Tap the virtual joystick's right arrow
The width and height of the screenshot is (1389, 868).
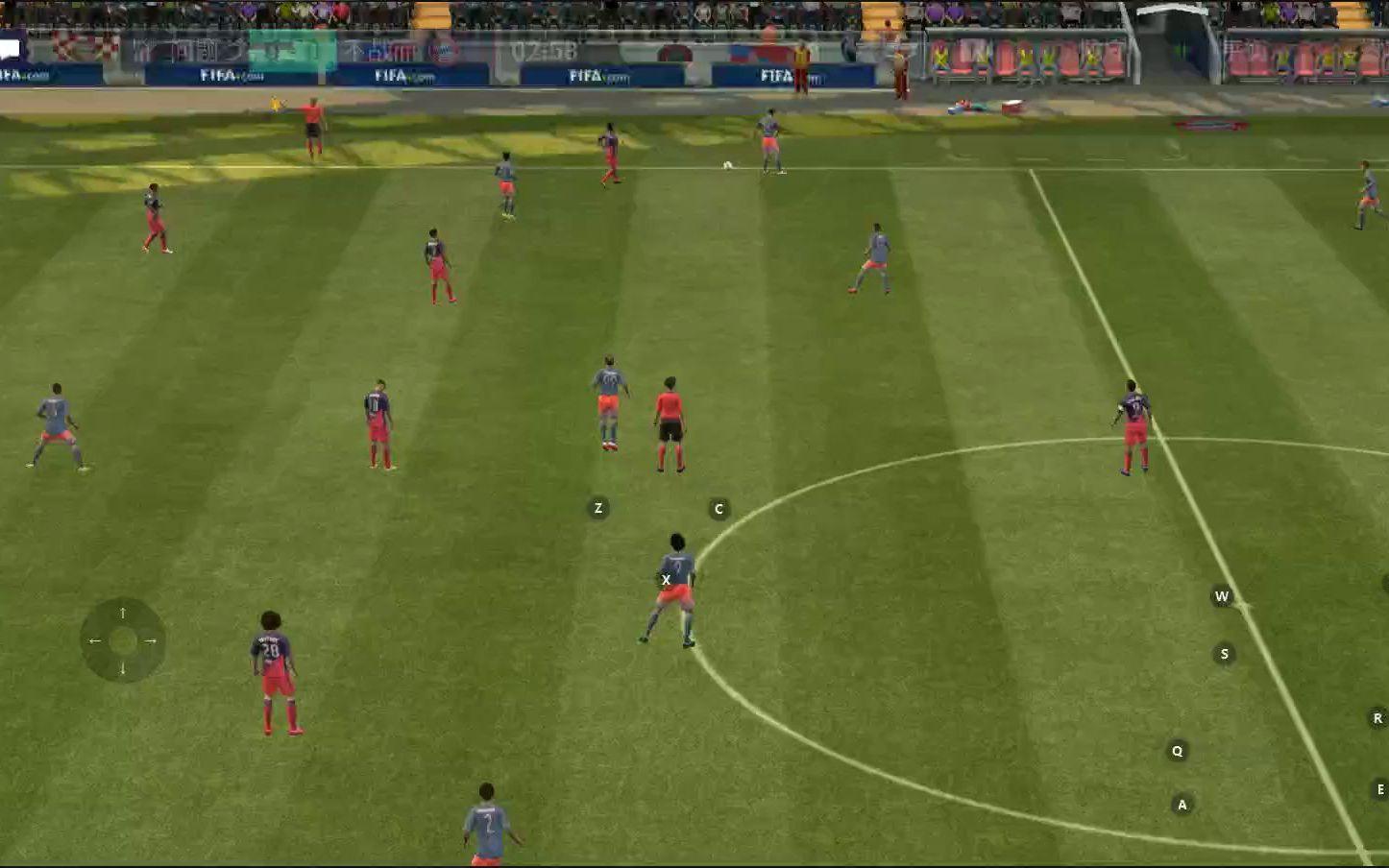pos(151,640)
